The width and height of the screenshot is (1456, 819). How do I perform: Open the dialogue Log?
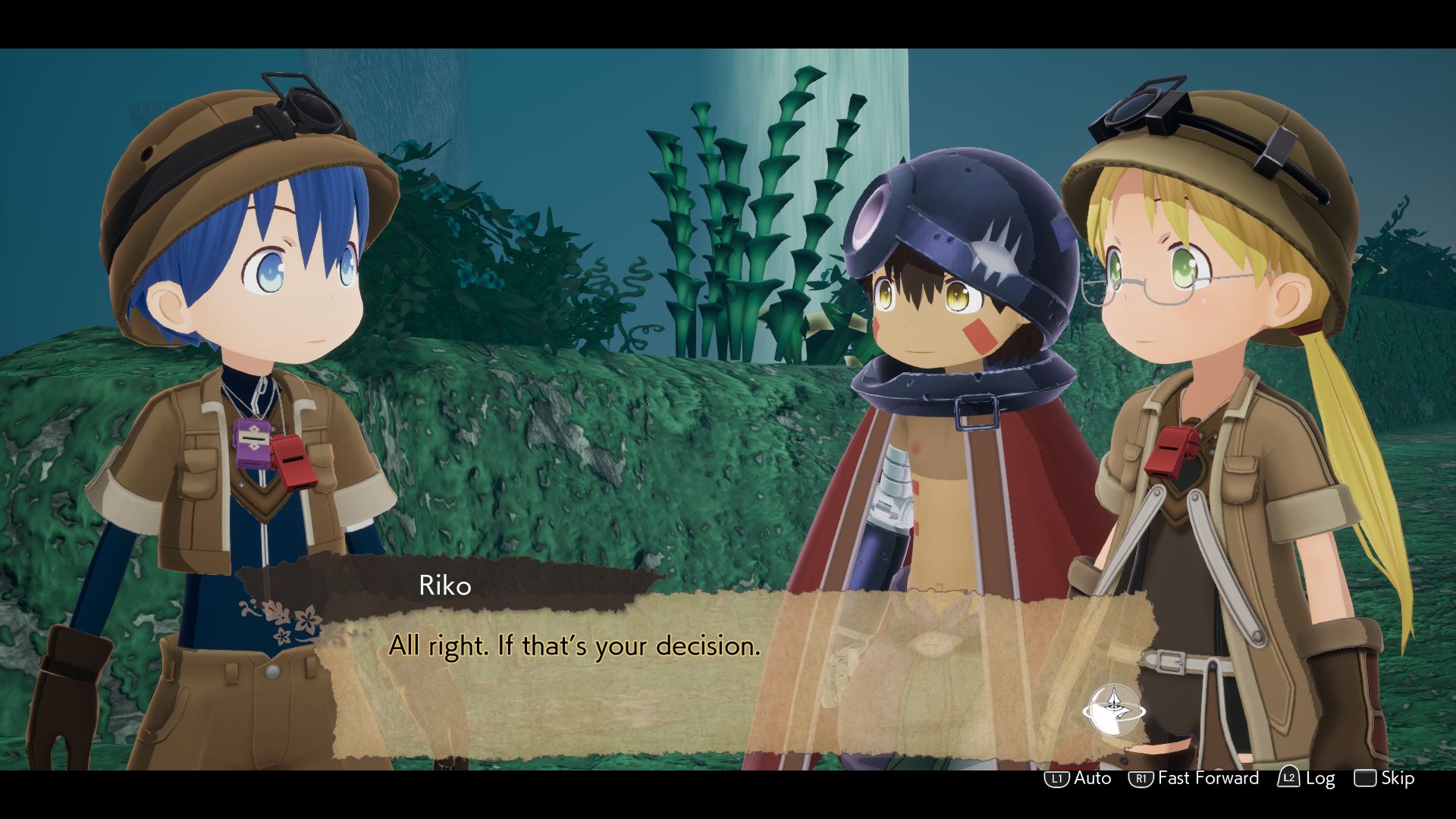(1307, 778)
